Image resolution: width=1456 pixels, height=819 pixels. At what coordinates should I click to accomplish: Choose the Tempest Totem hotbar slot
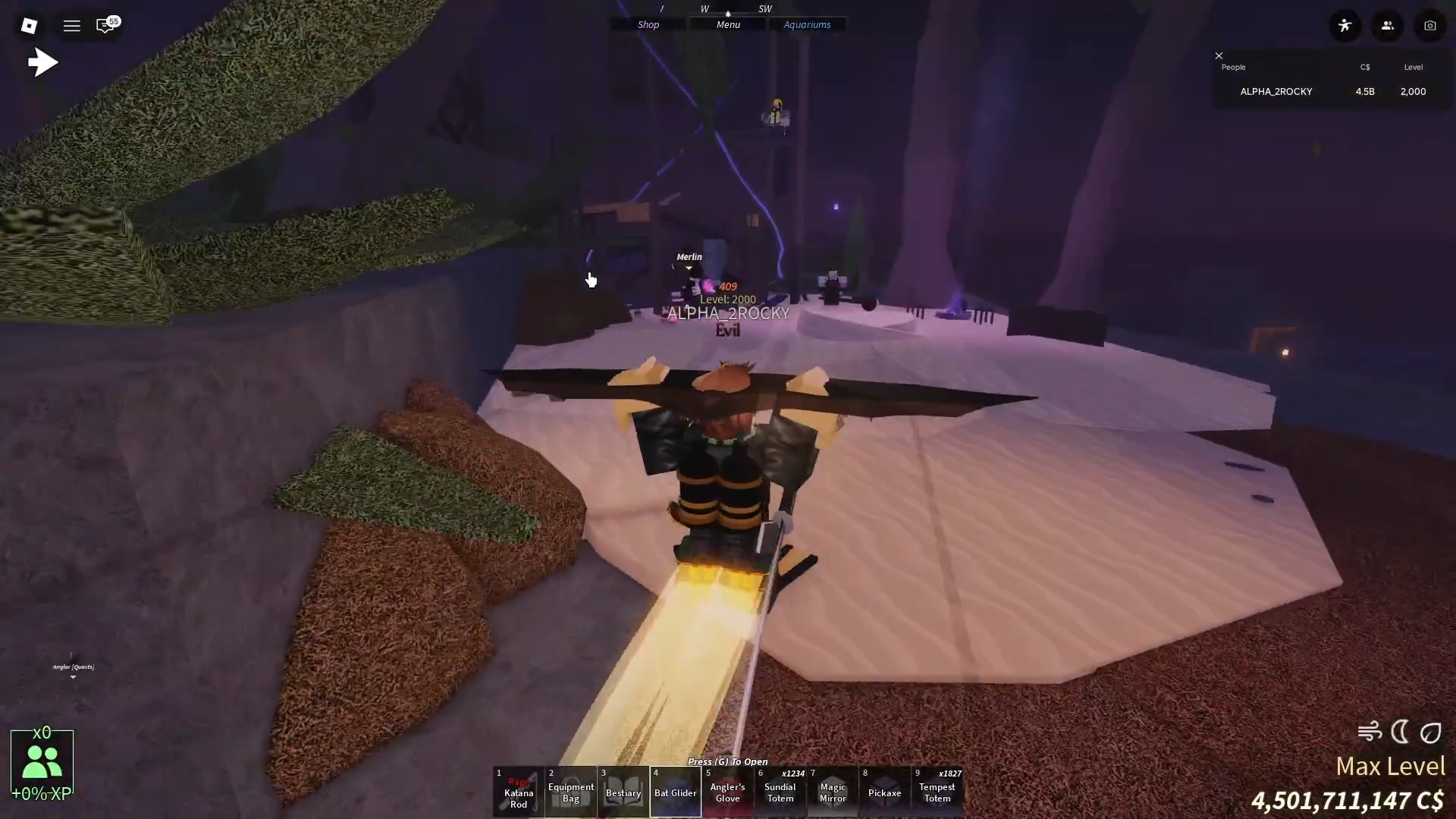[937, 792]
